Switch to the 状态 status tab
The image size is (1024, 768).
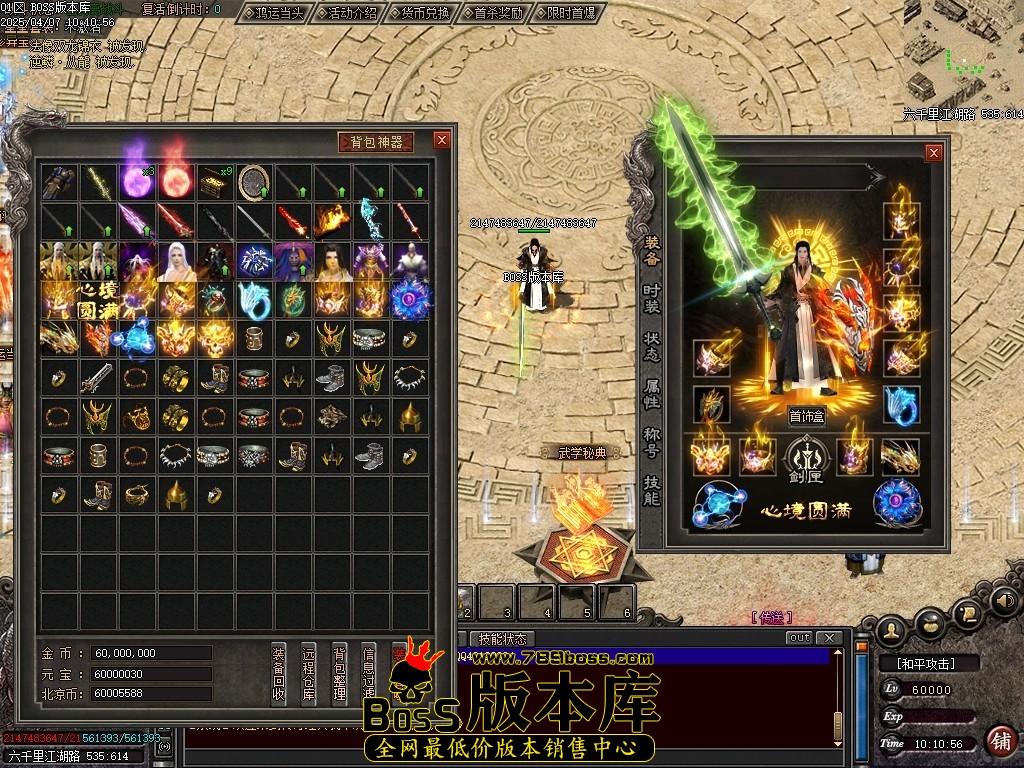651,346
